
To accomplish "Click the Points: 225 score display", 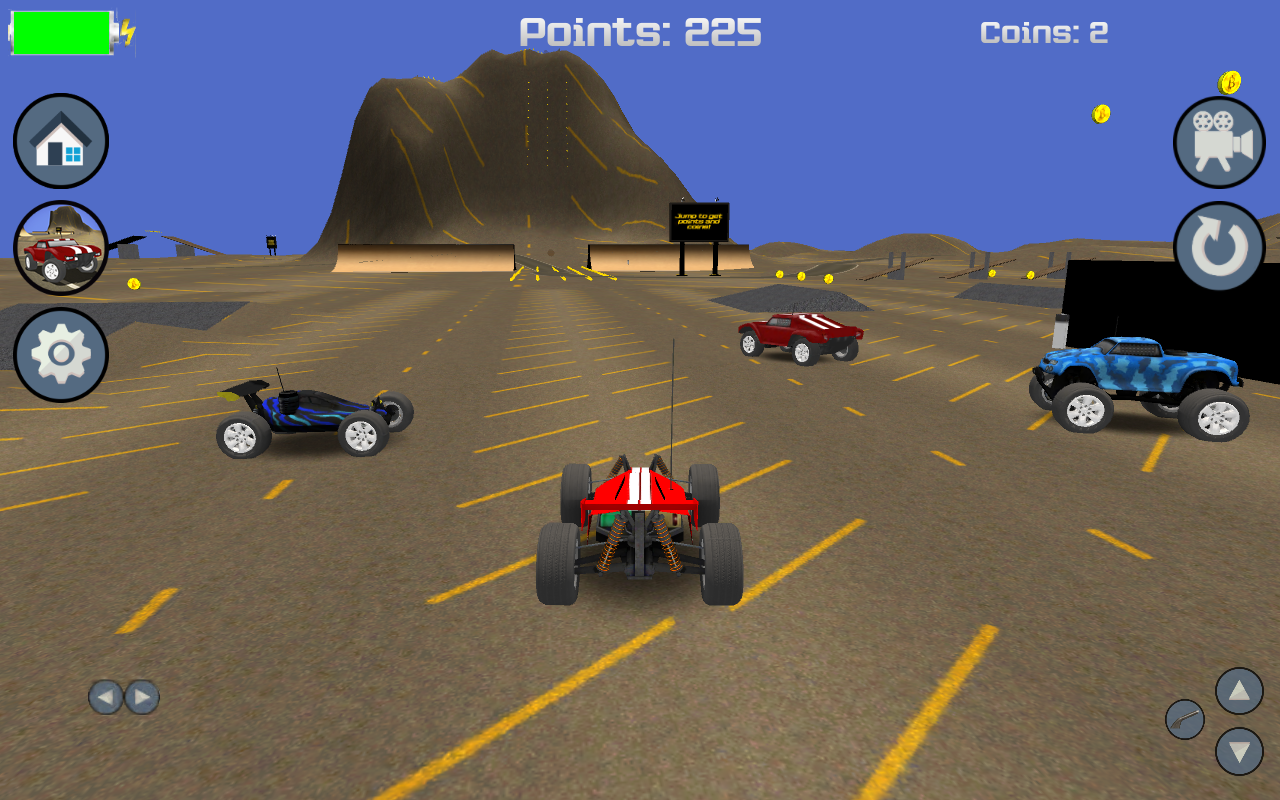I will (x=640, y=32).
